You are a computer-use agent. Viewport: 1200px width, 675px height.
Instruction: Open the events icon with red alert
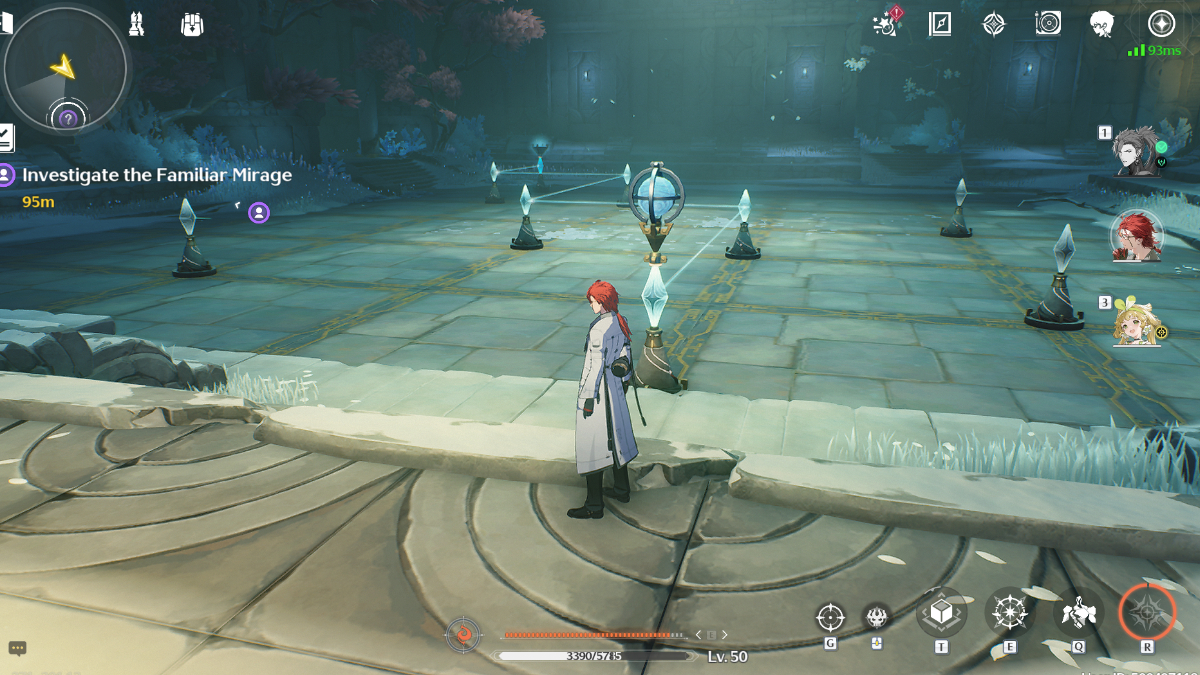pos(886,23)
